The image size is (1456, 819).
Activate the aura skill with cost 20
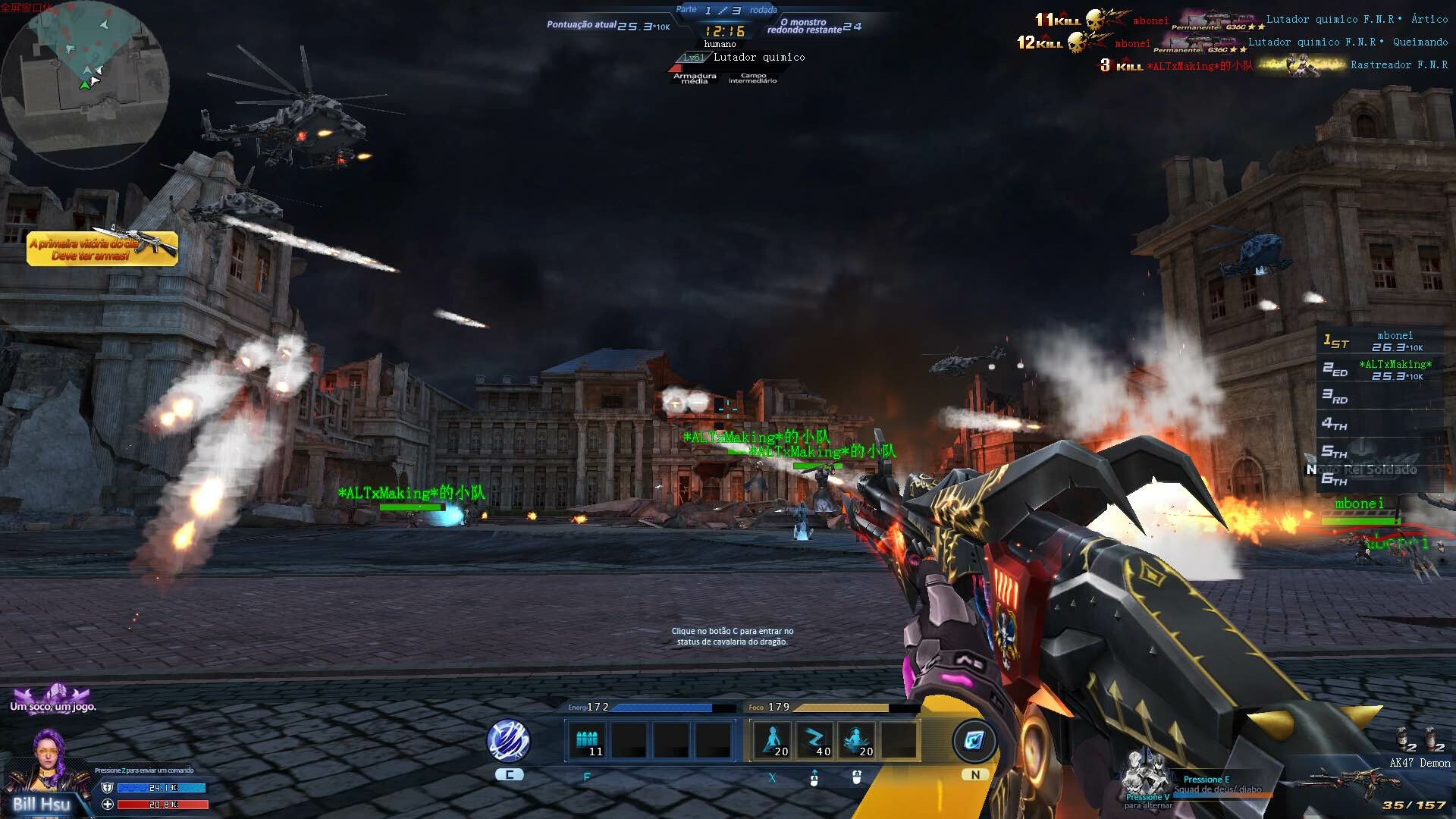(857, 739)
